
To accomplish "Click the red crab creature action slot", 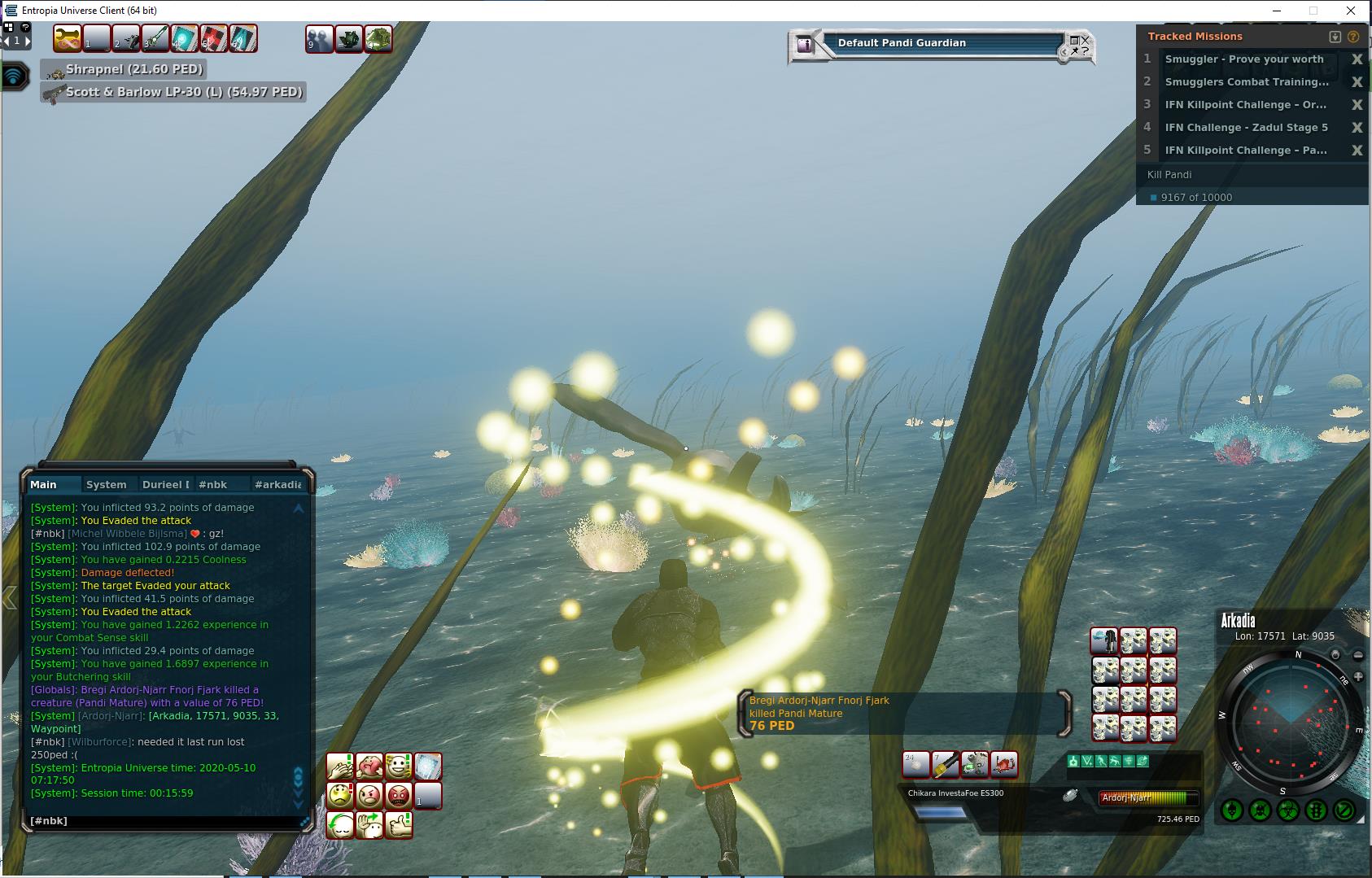I will (x=1004, y=764).
